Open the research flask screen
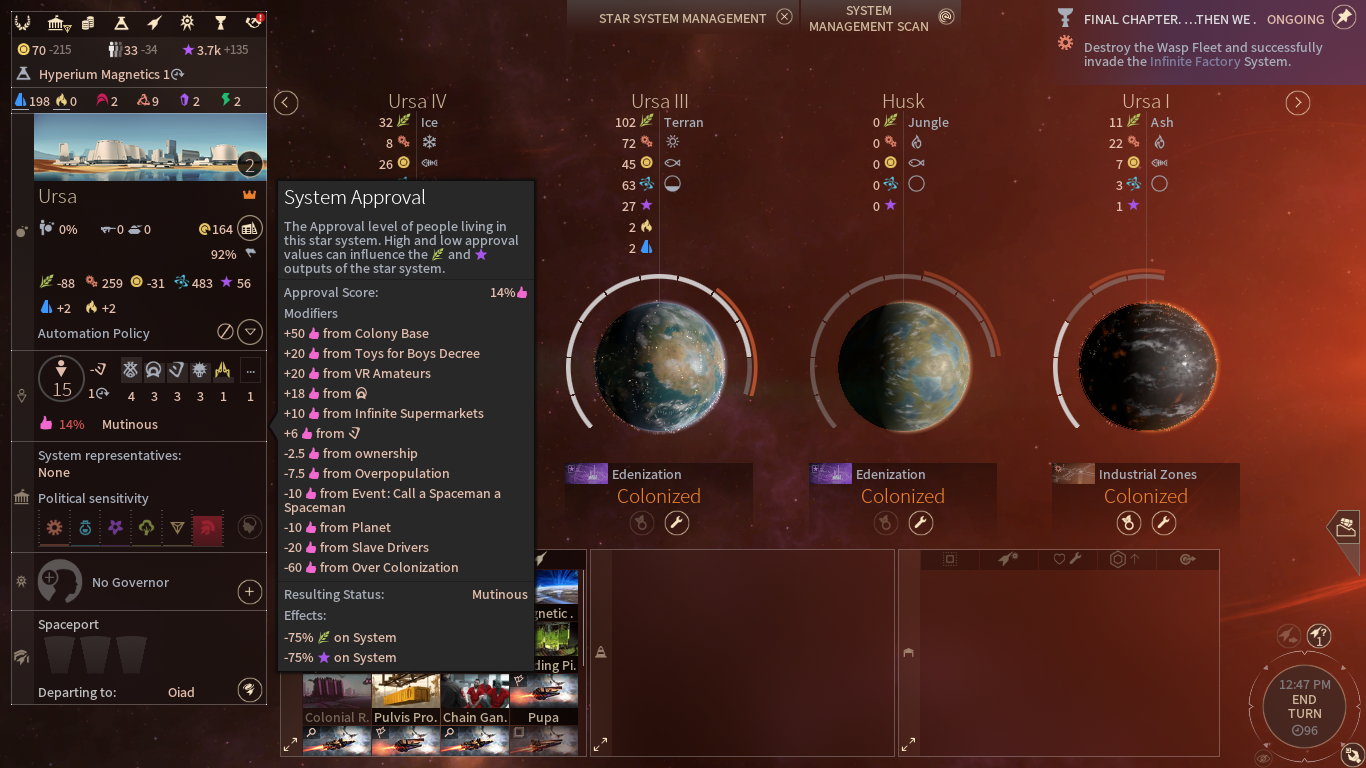Viewport: 1366px width, 768px height. (x=121, y=23)
